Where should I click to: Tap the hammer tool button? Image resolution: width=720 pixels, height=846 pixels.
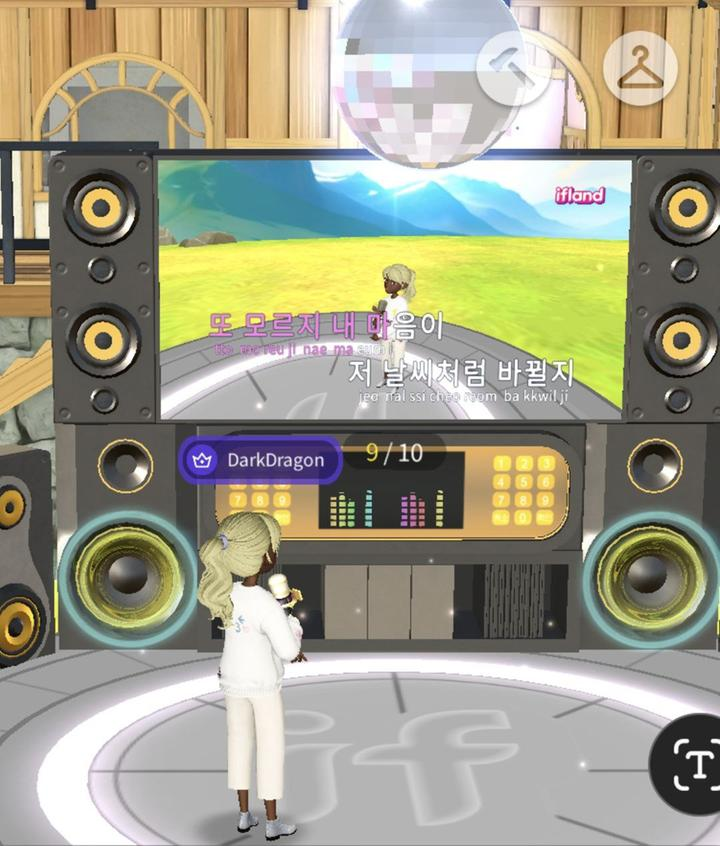[x=513, y=68]
